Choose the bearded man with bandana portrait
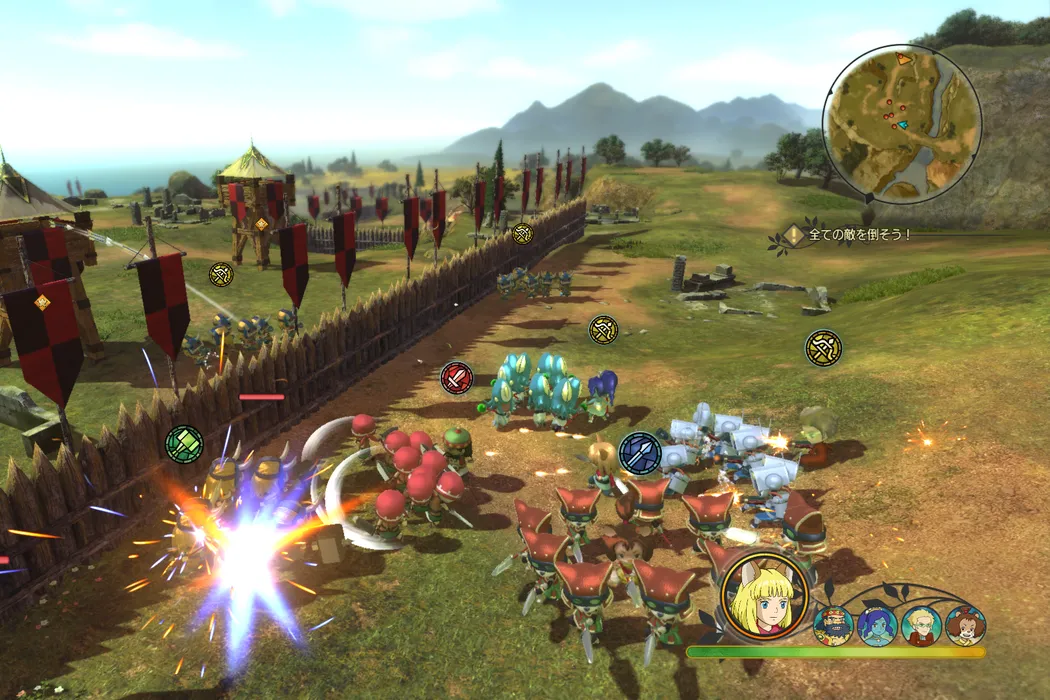The image size is (1050, 700). coord(833,625)
